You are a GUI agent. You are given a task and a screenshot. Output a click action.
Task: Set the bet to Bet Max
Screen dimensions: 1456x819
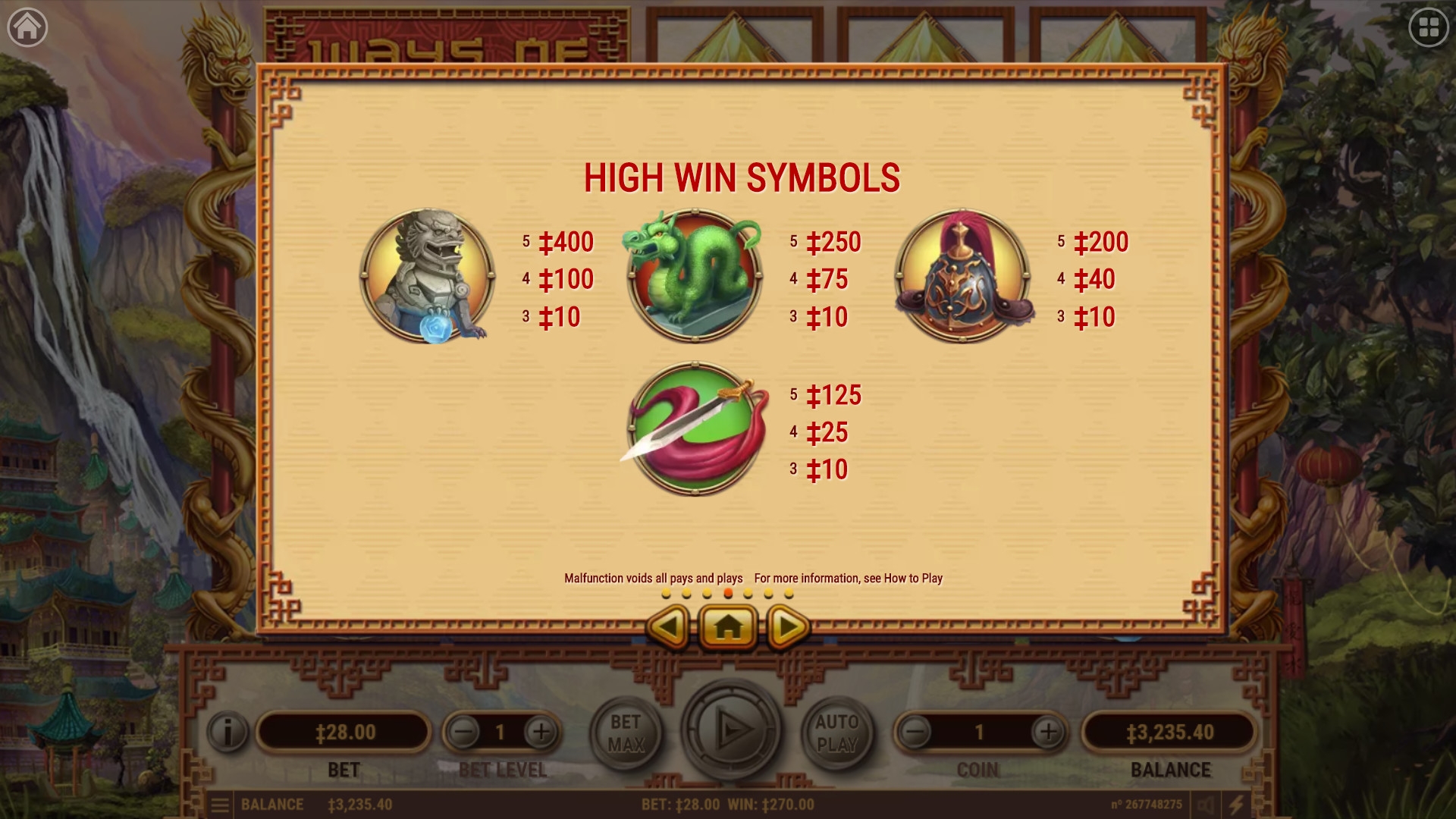626,733
